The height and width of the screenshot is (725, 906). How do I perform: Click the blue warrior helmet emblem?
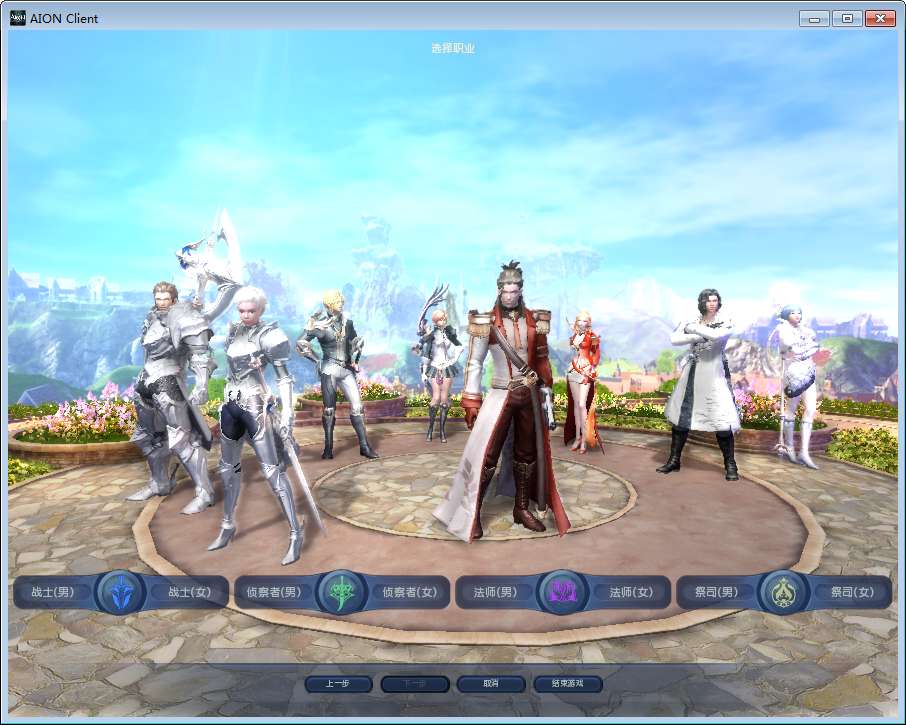pos(121,592)
